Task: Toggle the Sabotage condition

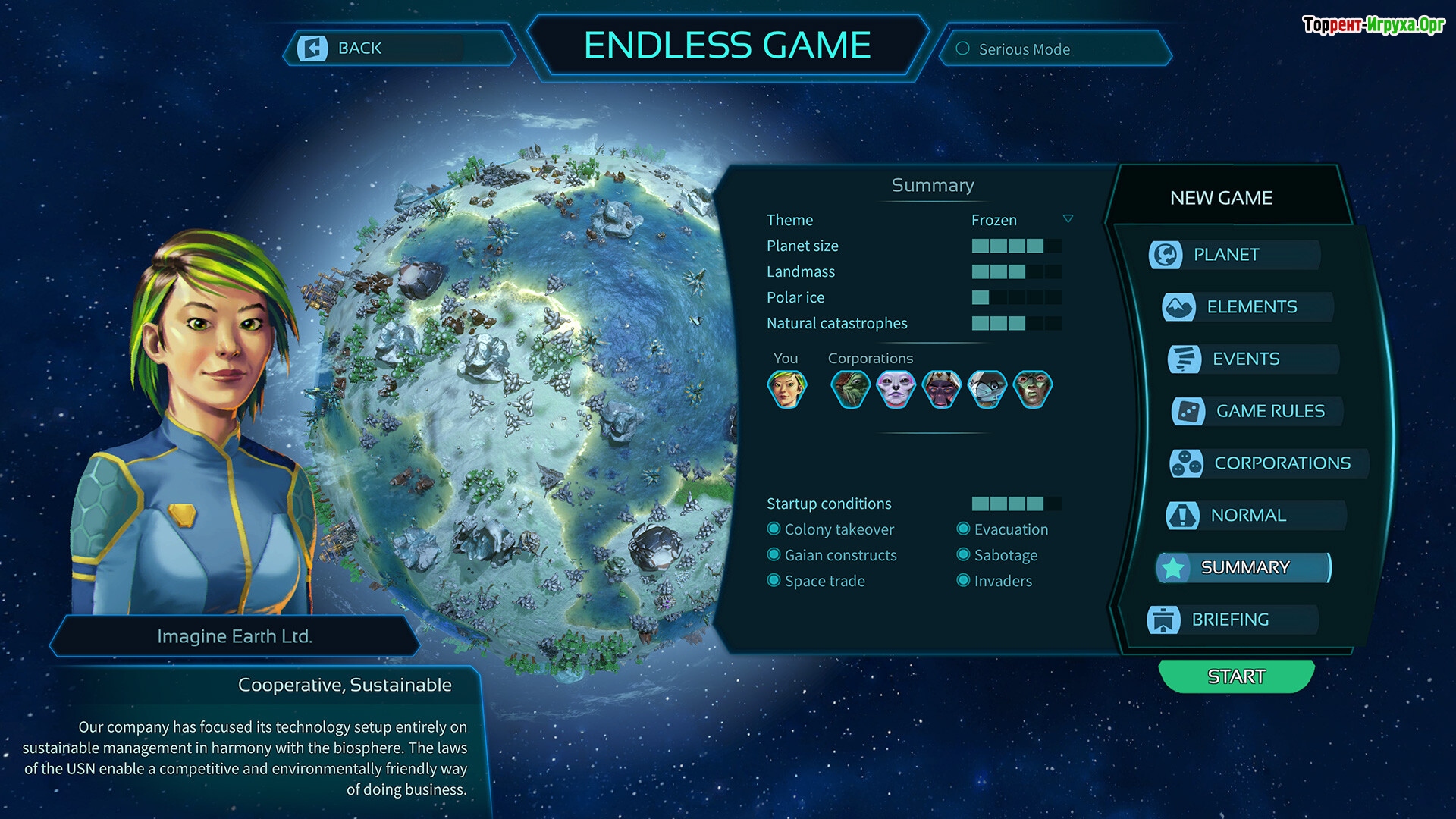Action: pos(964,555)
